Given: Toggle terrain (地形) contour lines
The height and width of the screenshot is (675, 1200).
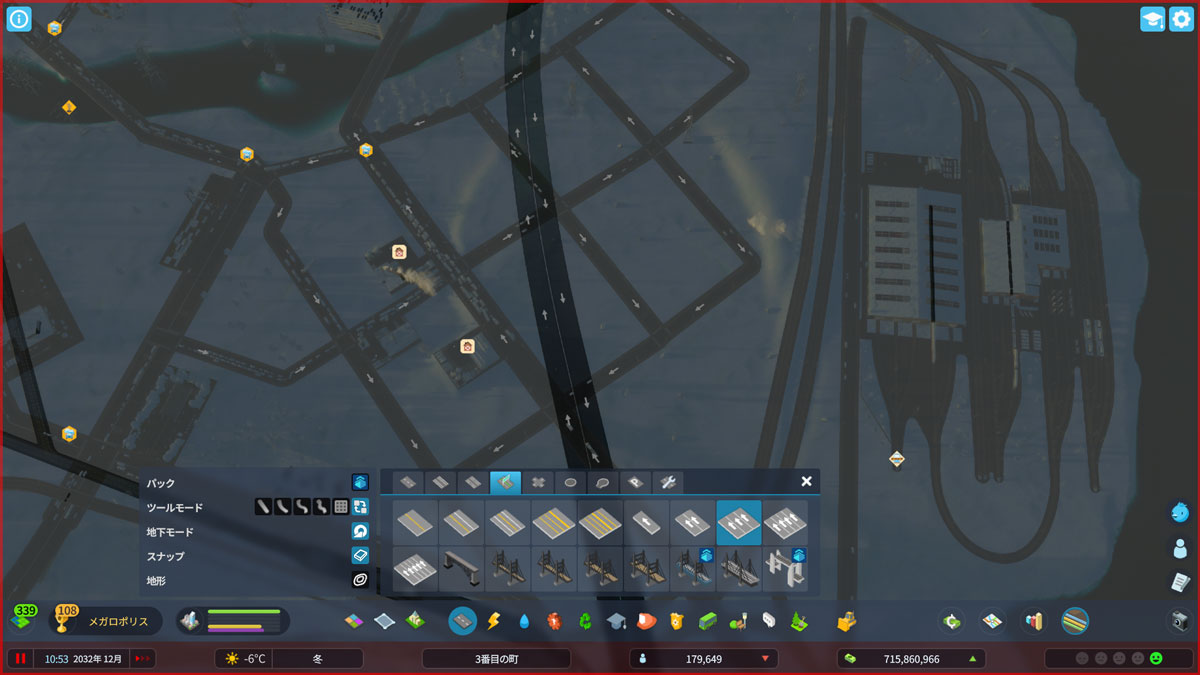Looking at the screenshot, I should click(x=360, y=579).
